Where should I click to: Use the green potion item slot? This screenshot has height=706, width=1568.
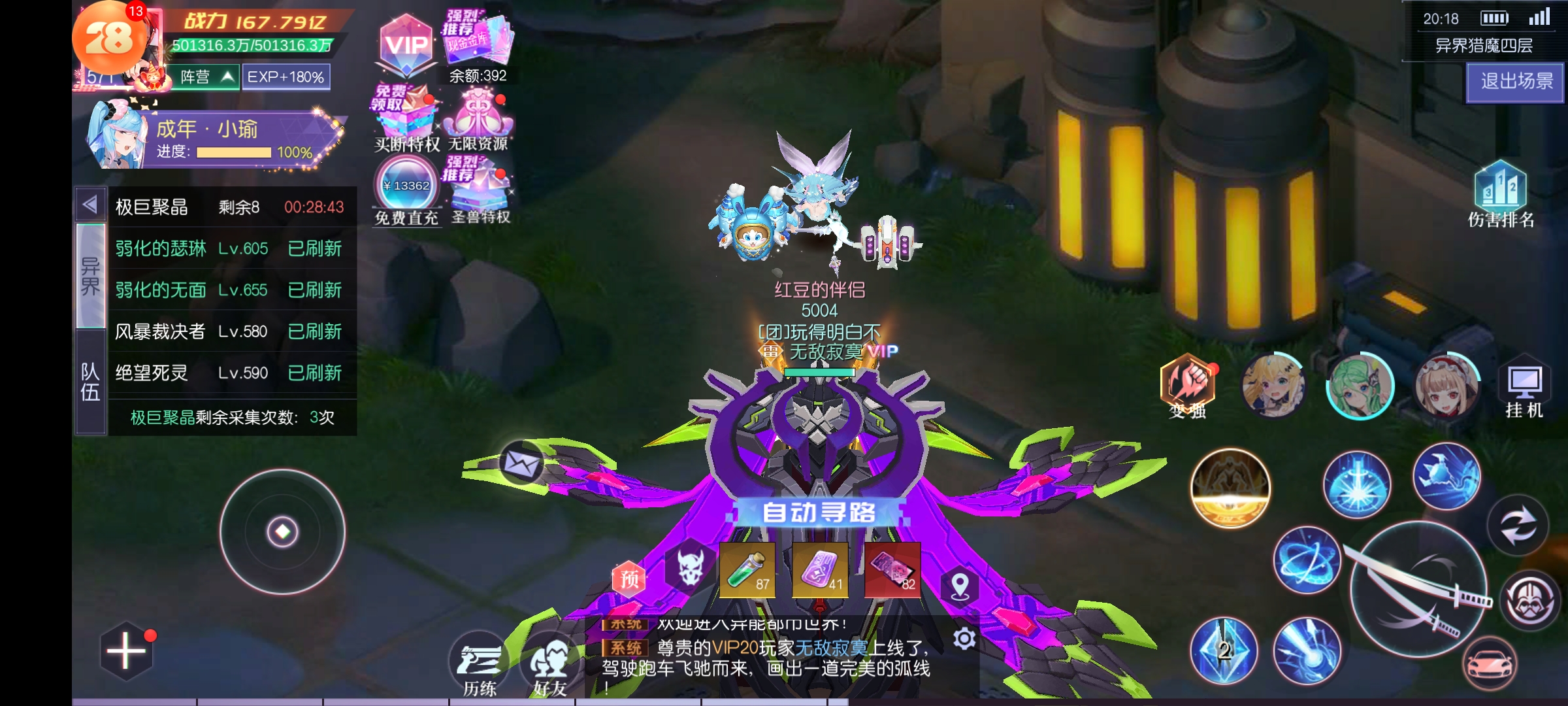click(x=747, y=570)
